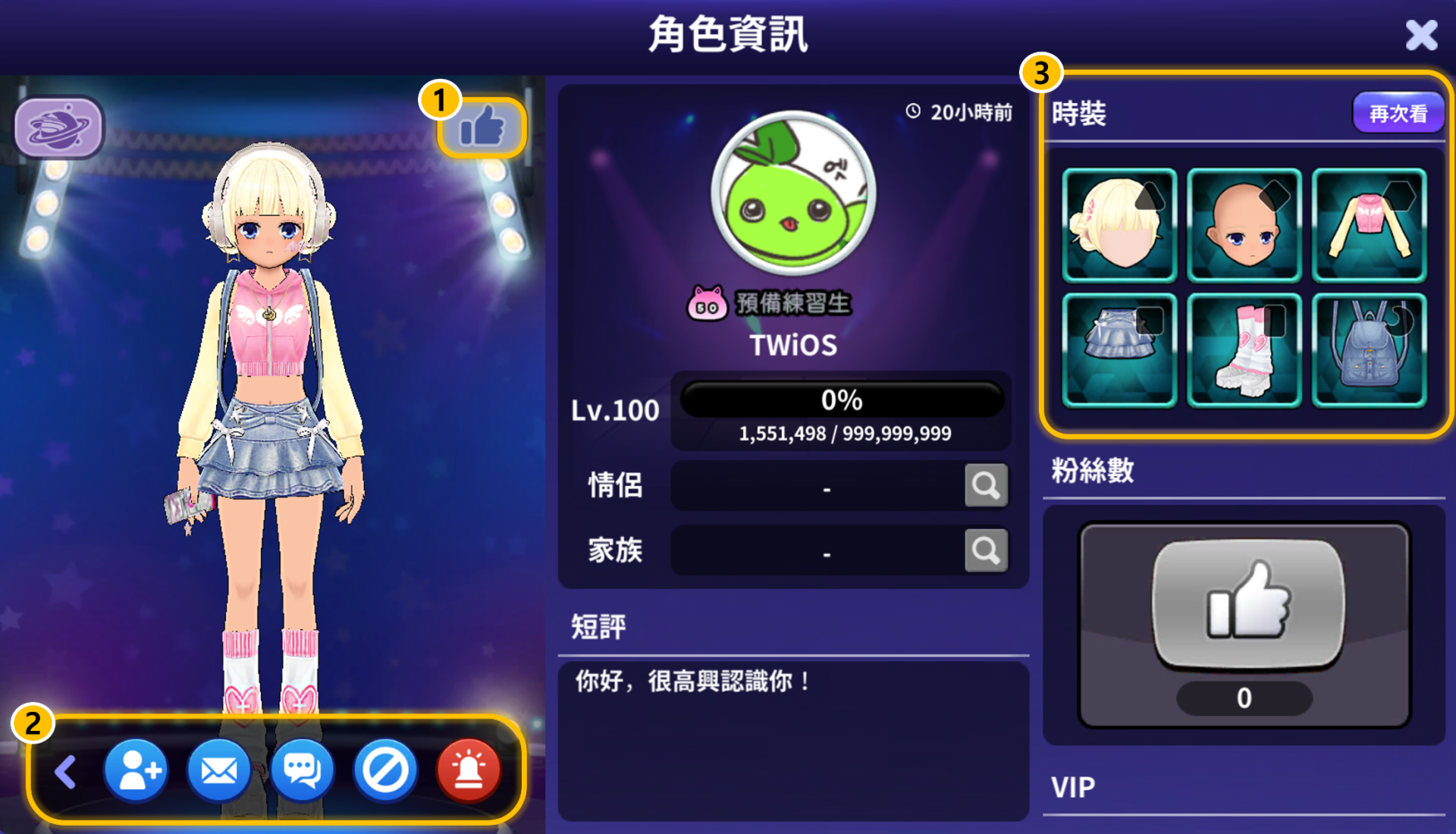Block this player with the prohibition icon

(x=385, y=772)
